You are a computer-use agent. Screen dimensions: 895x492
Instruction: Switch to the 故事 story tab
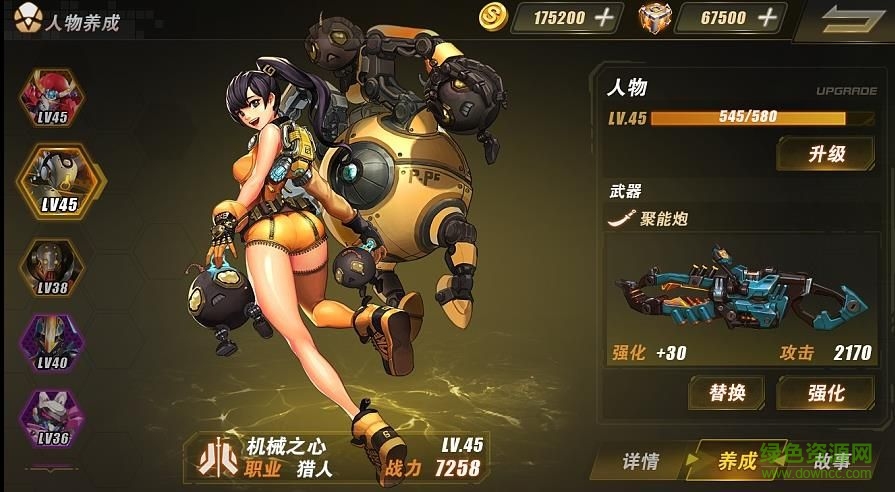[830, 461]
